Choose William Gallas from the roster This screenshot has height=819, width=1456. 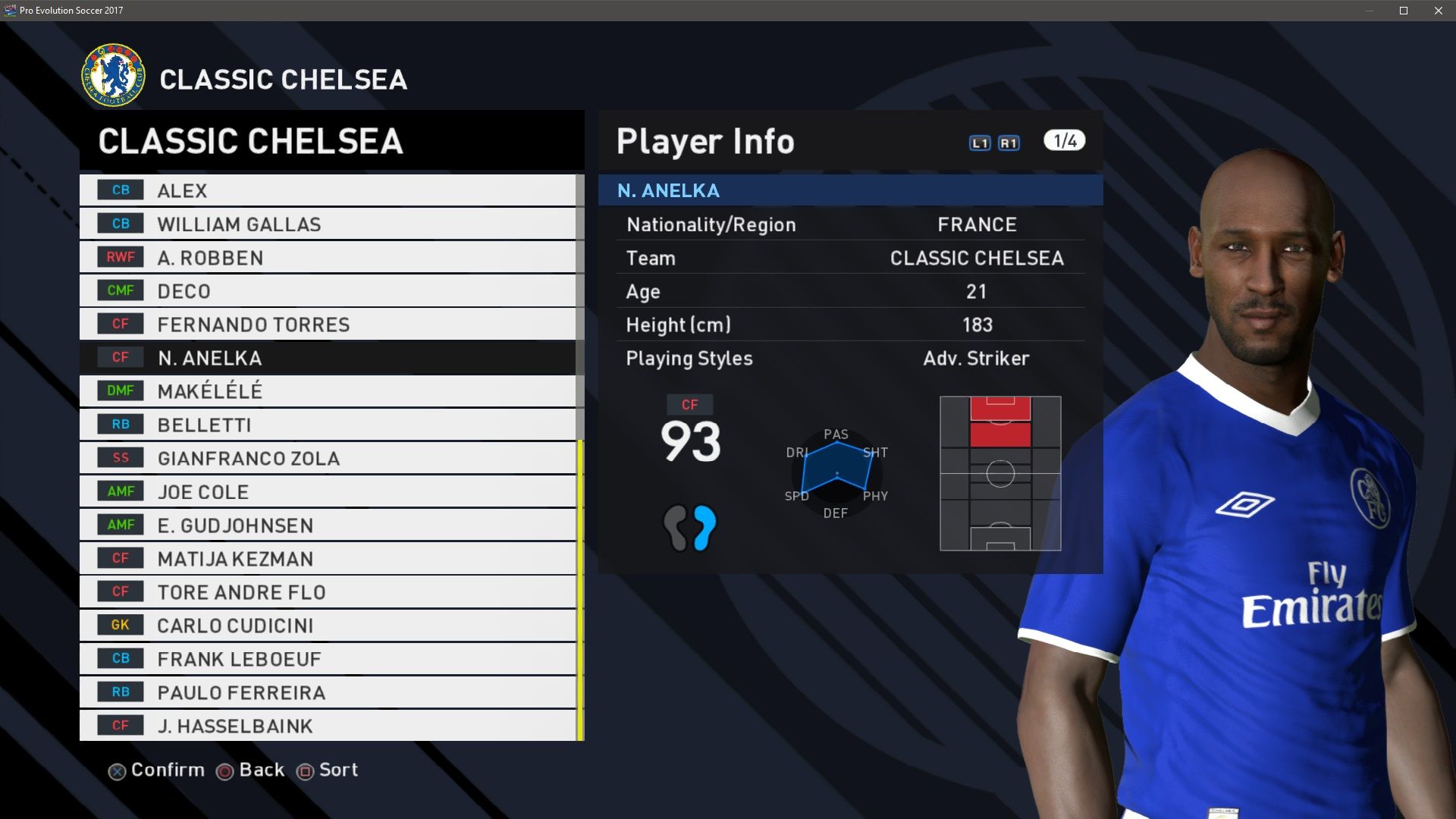328,224
